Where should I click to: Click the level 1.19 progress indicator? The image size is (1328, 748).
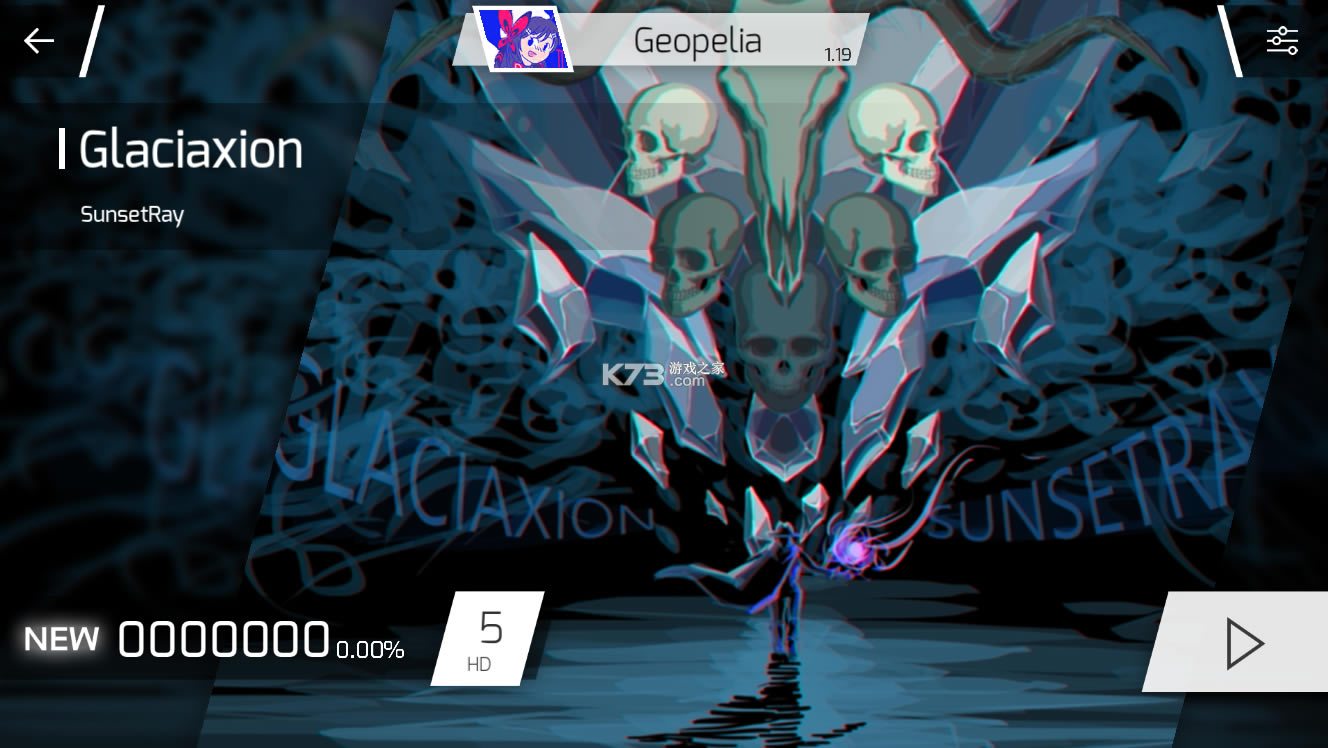(837, 57)
